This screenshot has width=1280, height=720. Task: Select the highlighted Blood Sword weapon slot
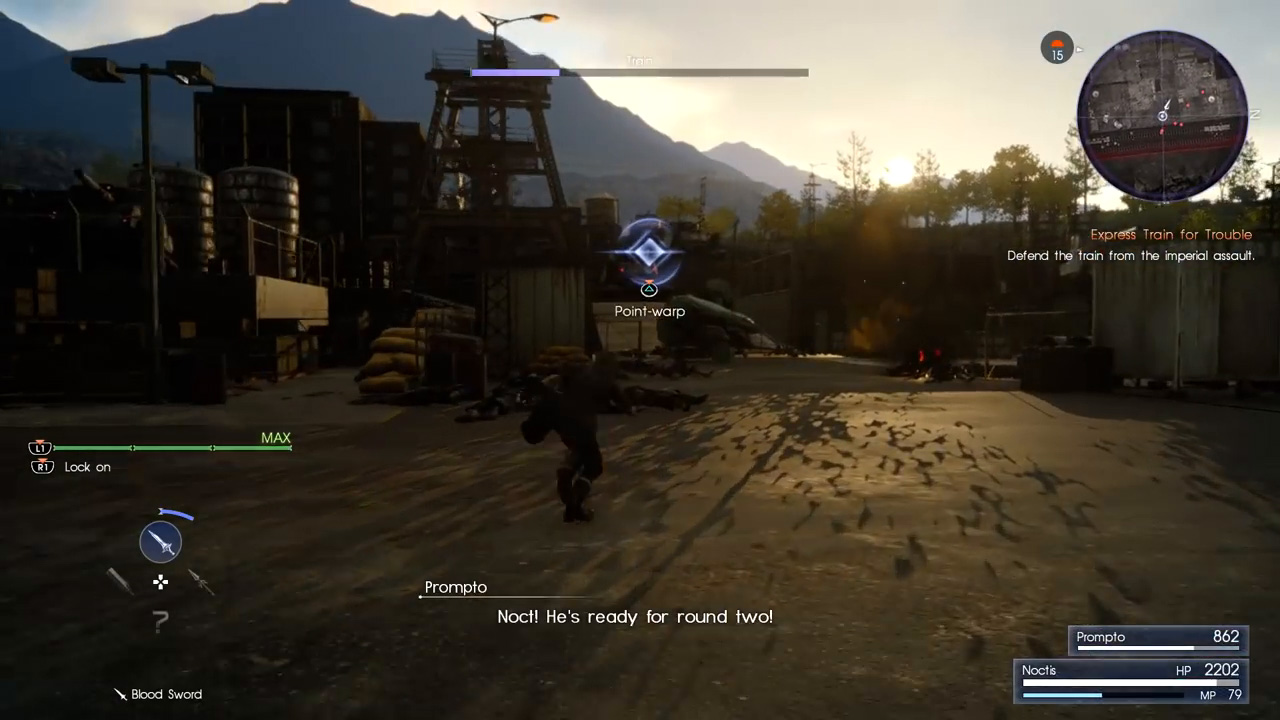pyautogui.click(x=160, y=542)
